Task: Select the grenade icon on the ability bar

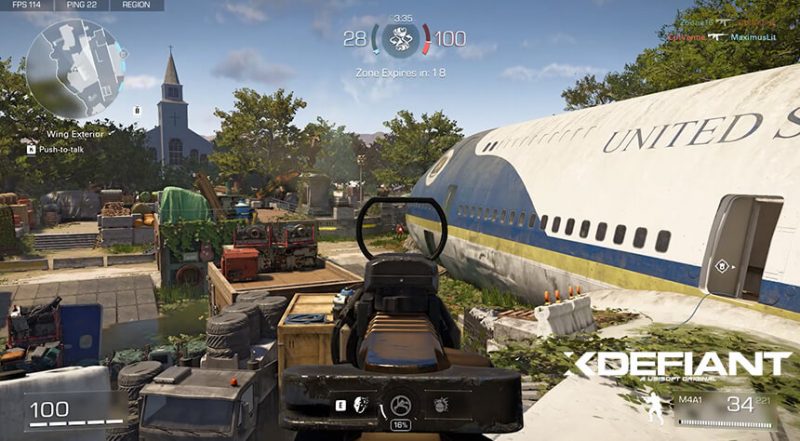Action: pyautogui.click(x=440, y=406)
